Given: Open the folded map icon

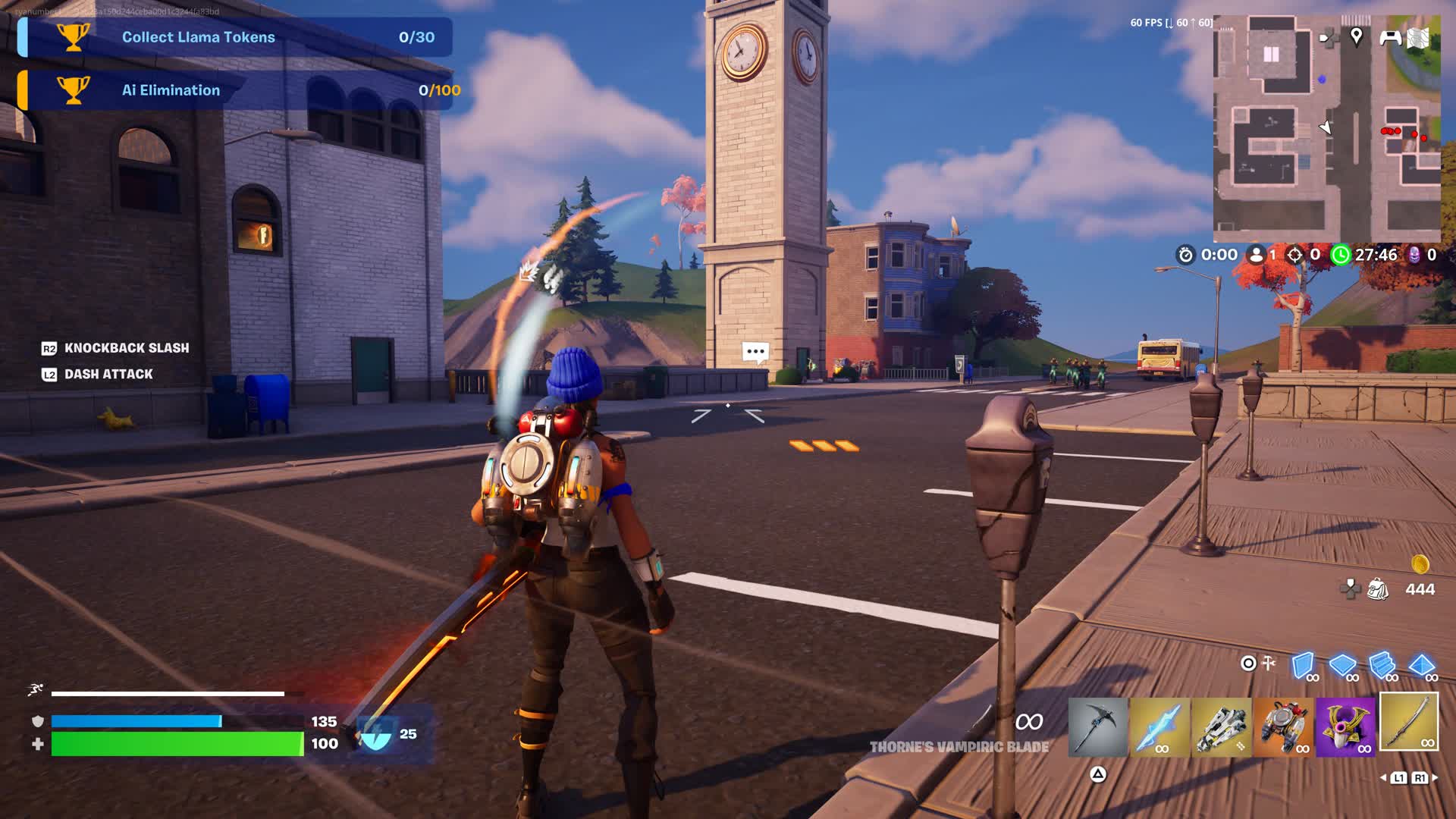Looking at the screenshot, I should coord(1419,38).
